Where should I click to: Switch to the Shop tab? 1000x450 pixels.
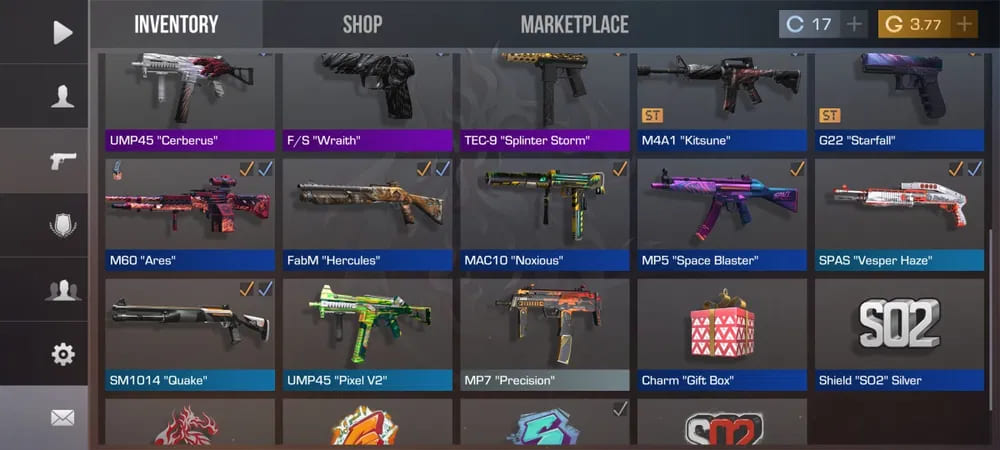click(362, 24)
